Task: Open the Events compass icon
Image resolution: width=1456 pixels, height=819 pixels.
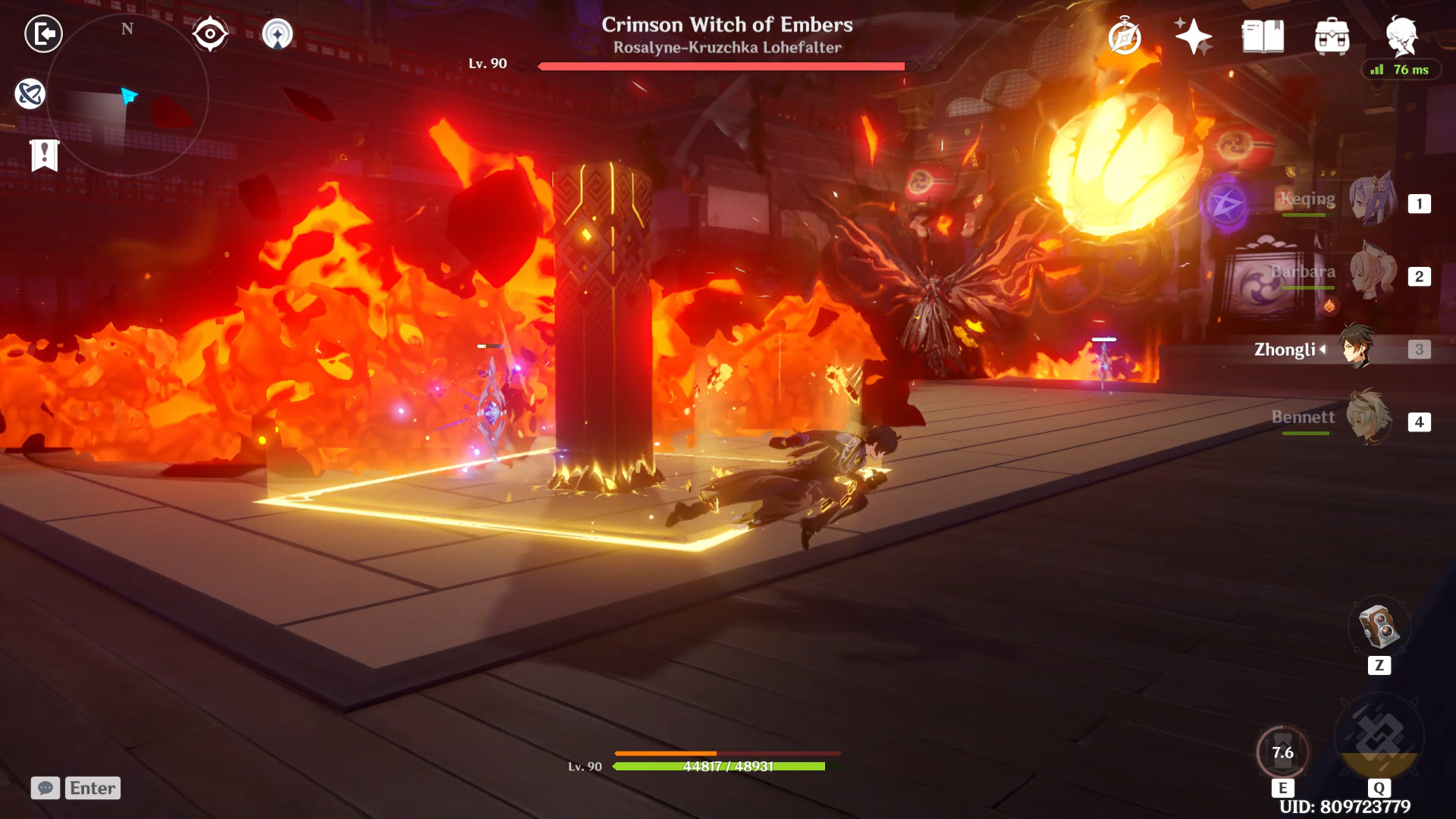Action: click(1124, 36)
